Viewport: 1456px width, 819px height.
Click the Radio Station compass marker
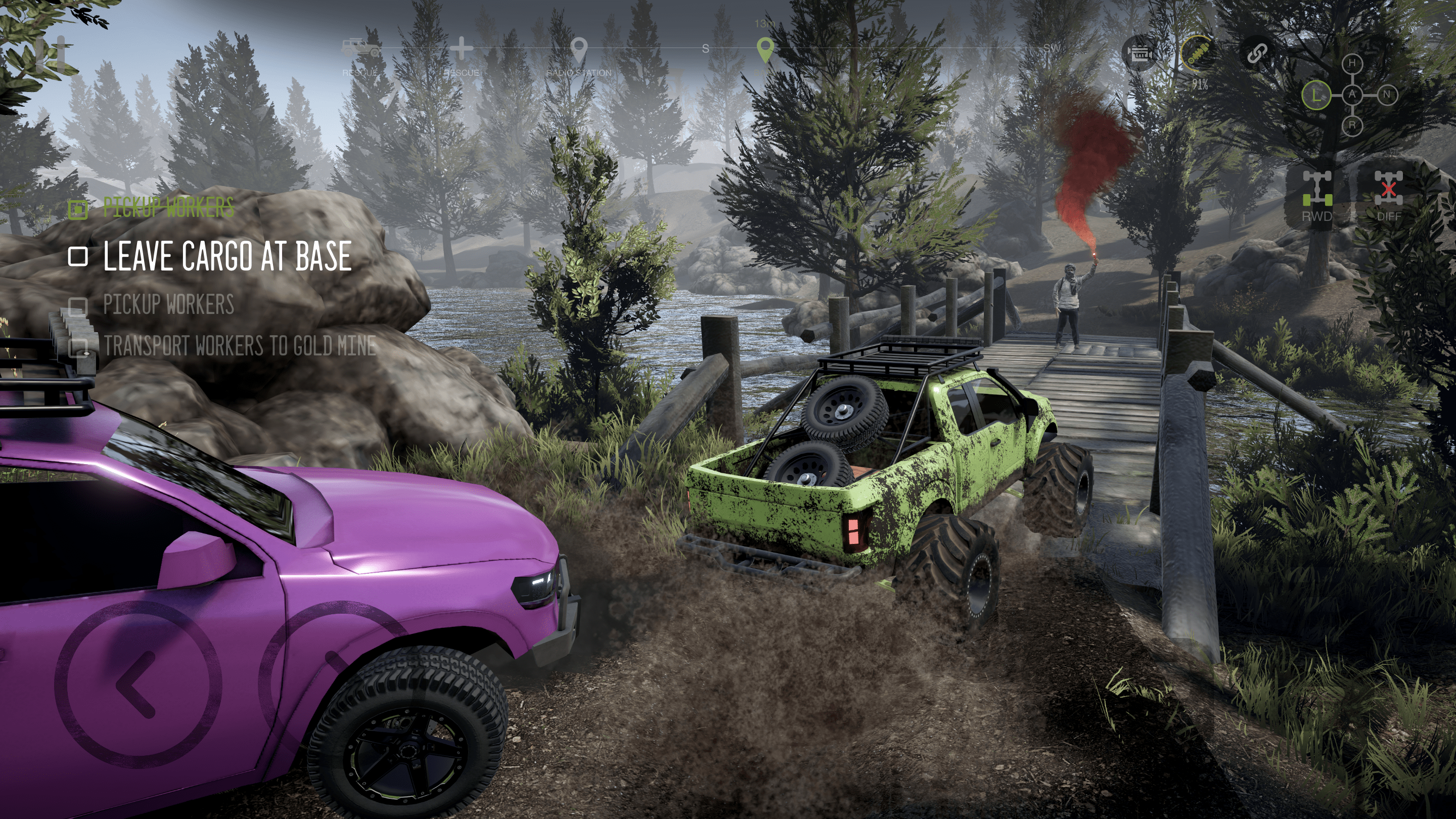(x=578, y=52)
